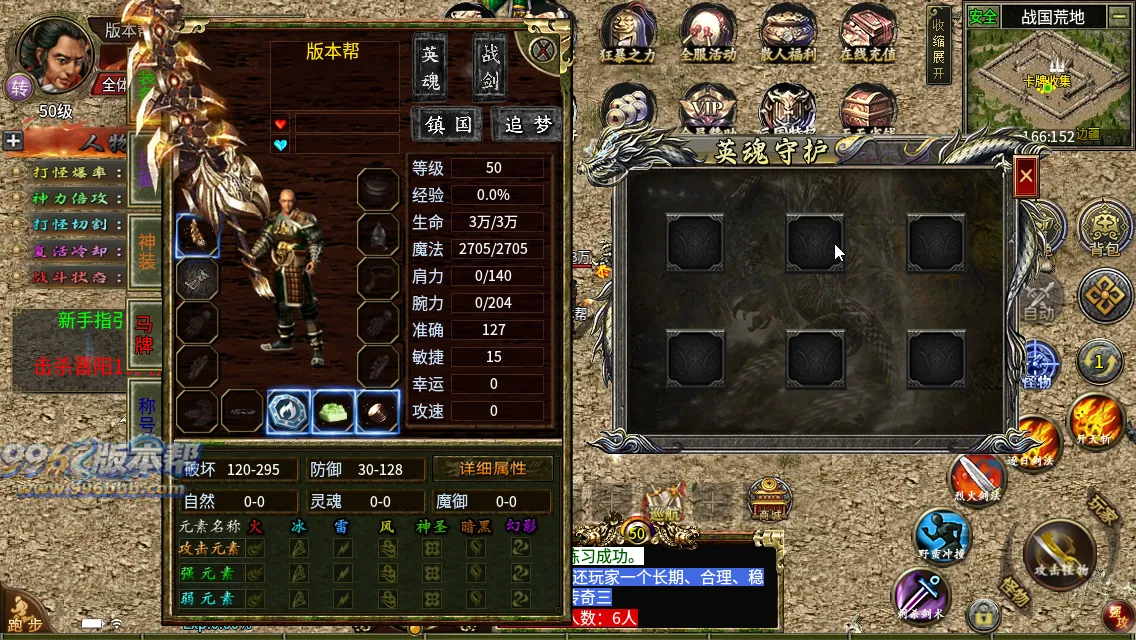Tap the 攻击怪物 attack button
This screenshot has width=1136, height=640.
click(x=1060, y=553)
